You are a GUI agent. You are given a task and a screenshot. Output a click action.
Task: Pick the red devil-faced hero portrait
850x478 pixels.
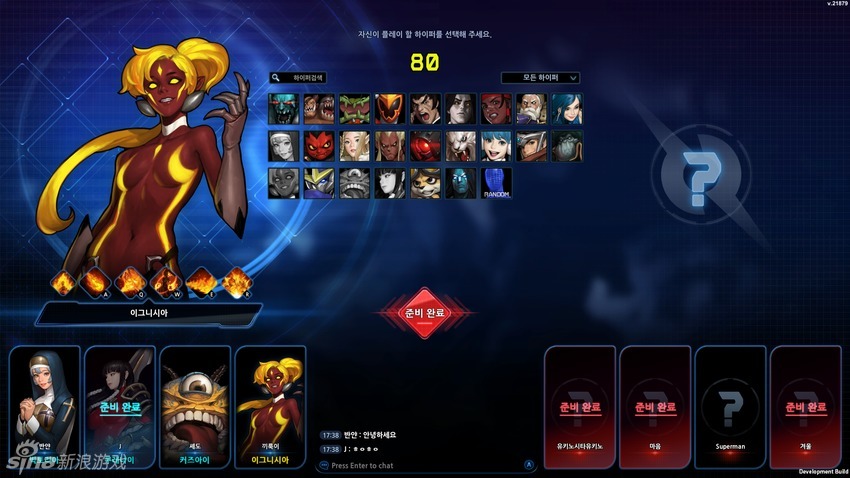coord(319,145)
